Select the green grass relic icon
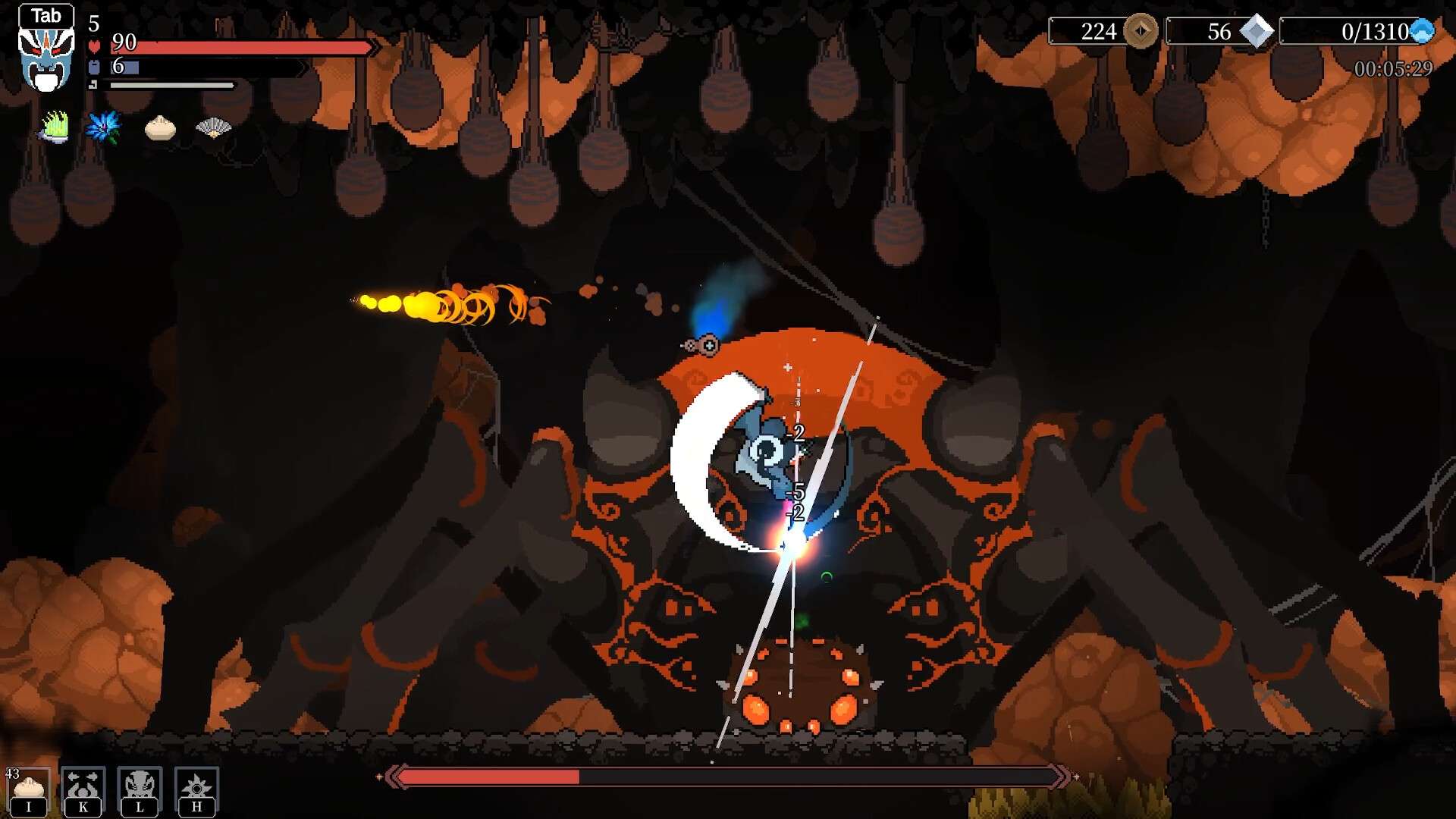This screenshot has width=1456, height=819. tap(55, 127)
